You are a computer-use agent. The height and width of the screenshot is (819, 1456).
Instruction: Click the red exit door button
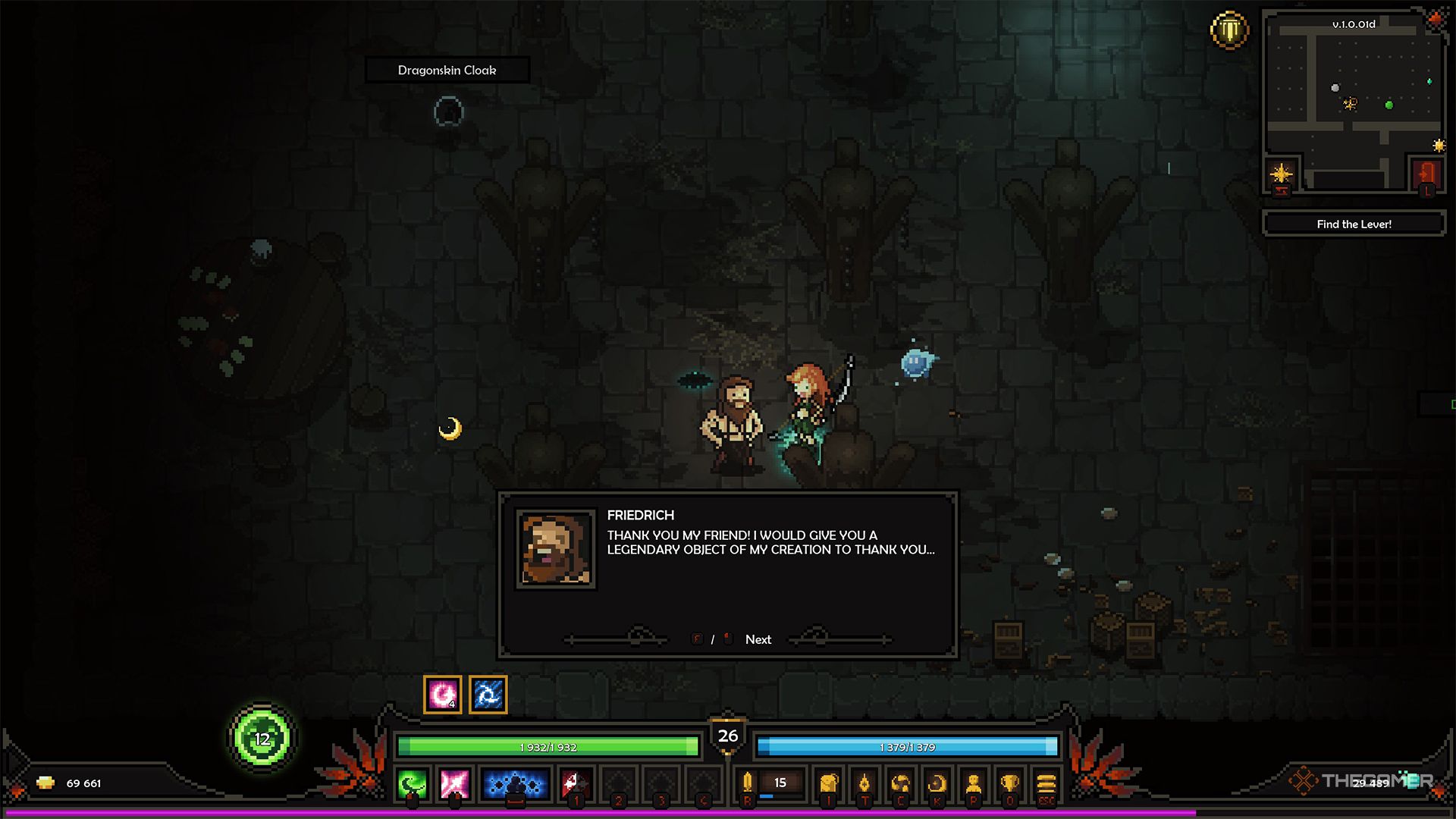click(x=1426, y=174)
